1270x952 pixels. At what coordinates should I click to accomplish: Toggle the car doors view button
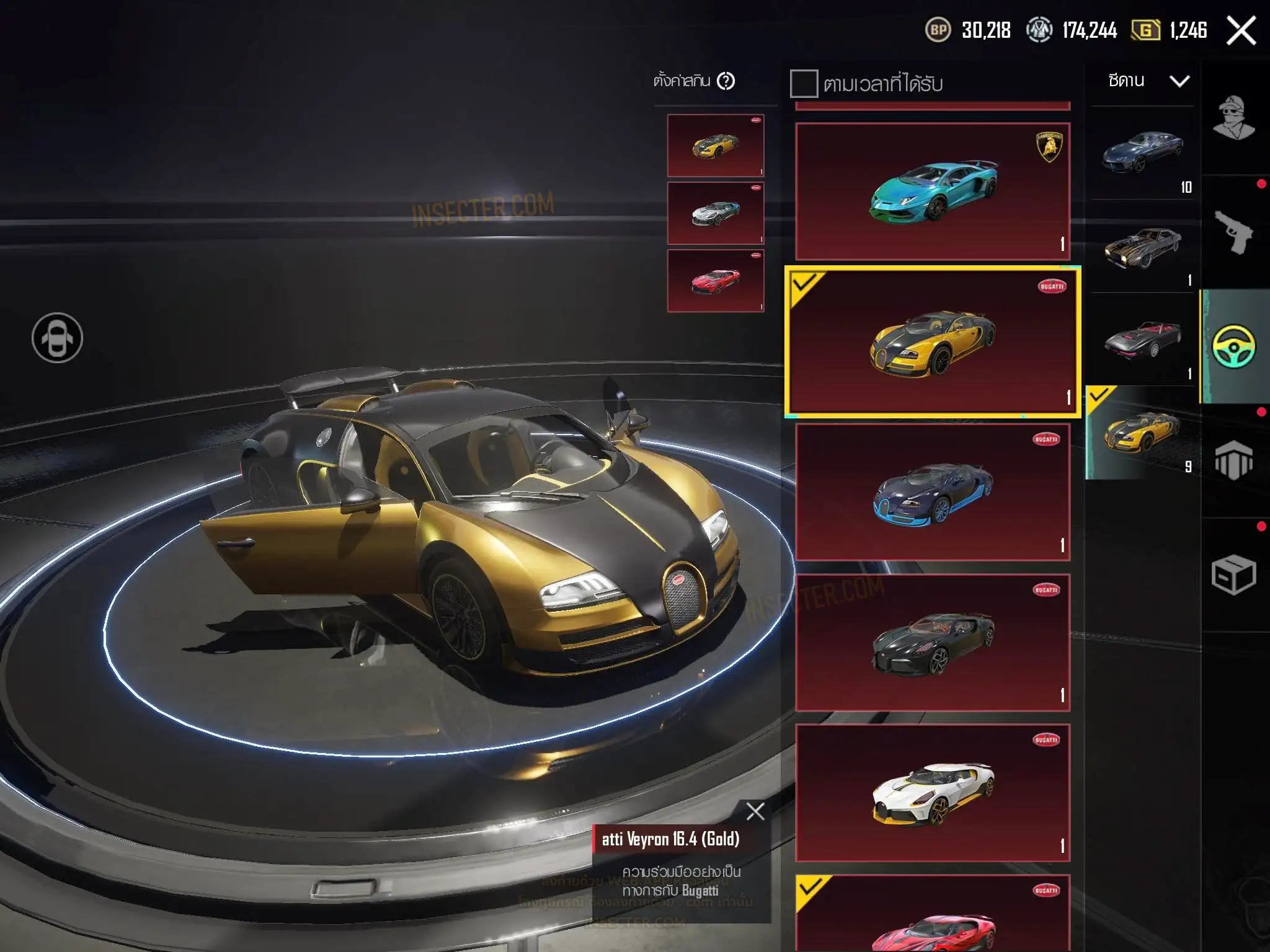coord(57,338)
